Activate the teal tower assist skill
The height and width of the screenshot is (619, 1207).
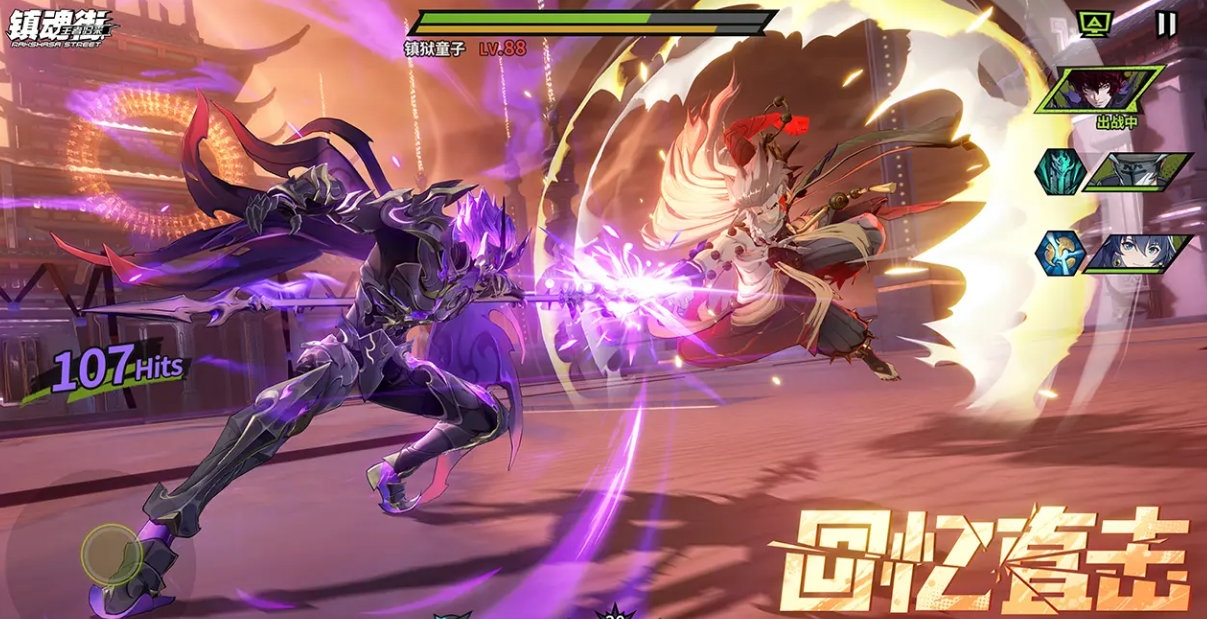point(1059,170)
